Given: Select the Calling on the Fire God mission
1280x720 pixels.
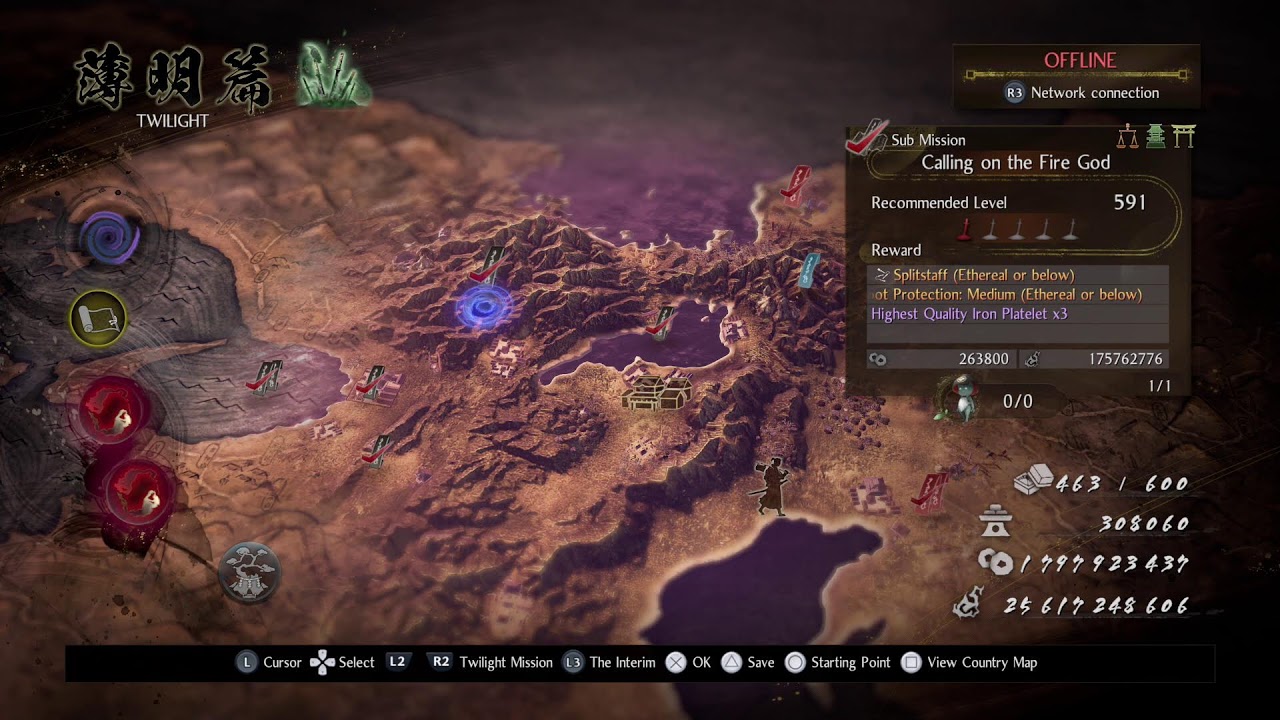Looking at the screenshot, I should click(x=1015, y=163).
